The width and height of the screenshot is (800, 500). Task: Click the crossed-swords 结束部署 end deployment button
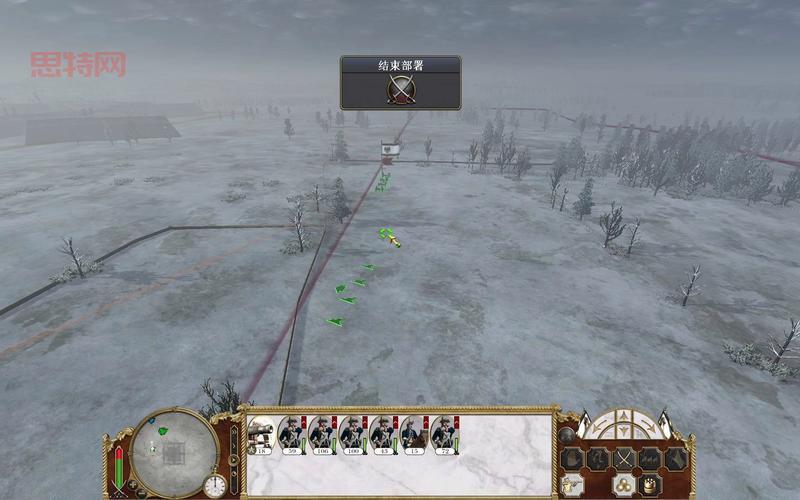[400, 90]
